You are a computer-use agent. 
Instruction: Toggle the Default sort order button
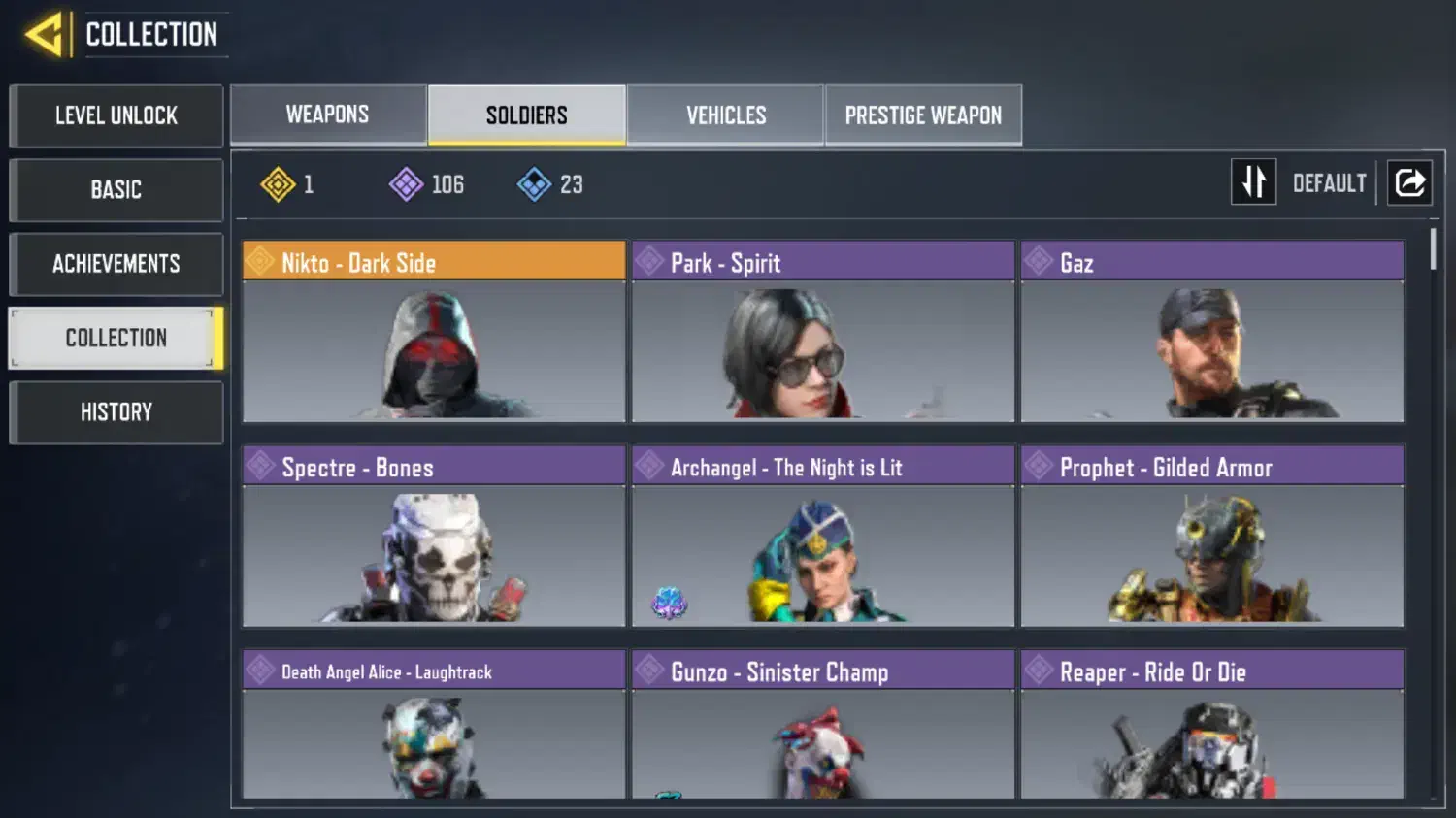[1254, 182]
